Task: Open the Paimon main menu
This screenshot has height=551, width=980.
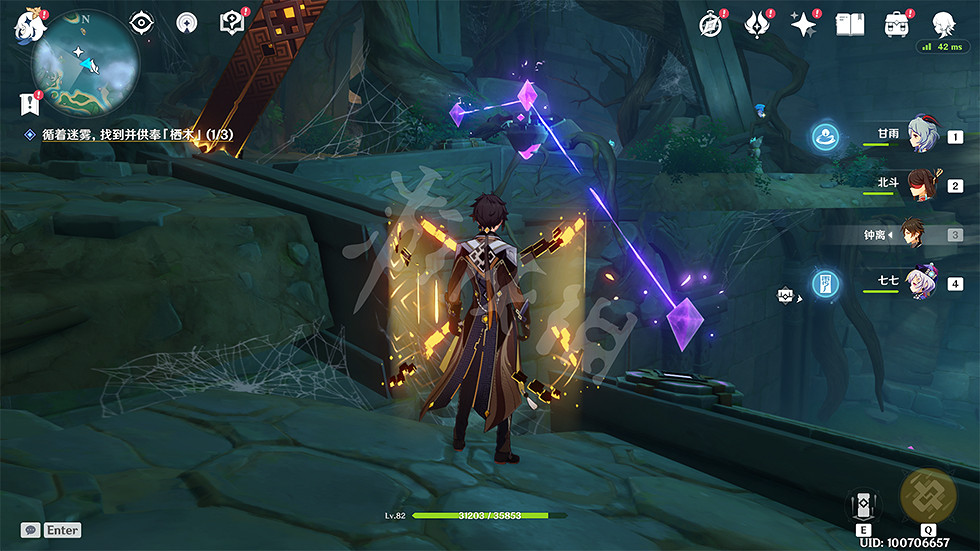Action: point(25,25)
